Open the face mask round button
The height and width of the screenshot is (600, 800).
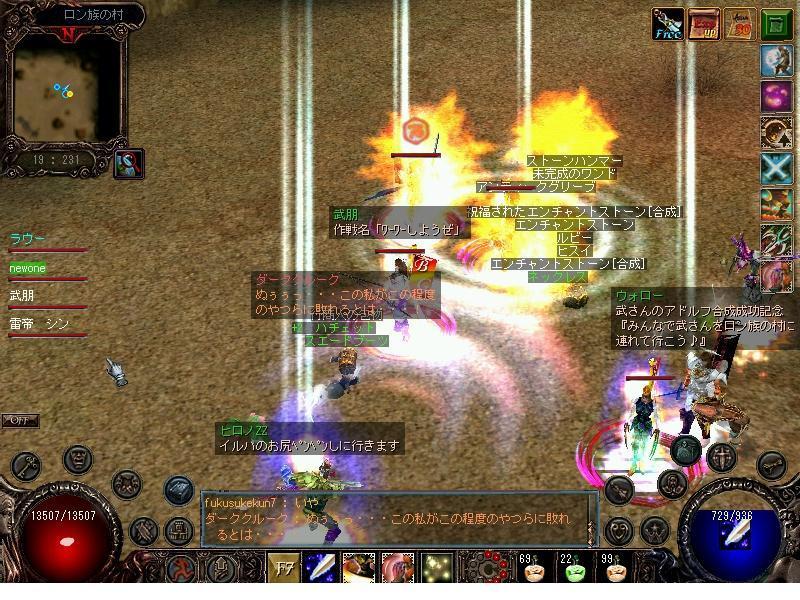pos(78,460)
